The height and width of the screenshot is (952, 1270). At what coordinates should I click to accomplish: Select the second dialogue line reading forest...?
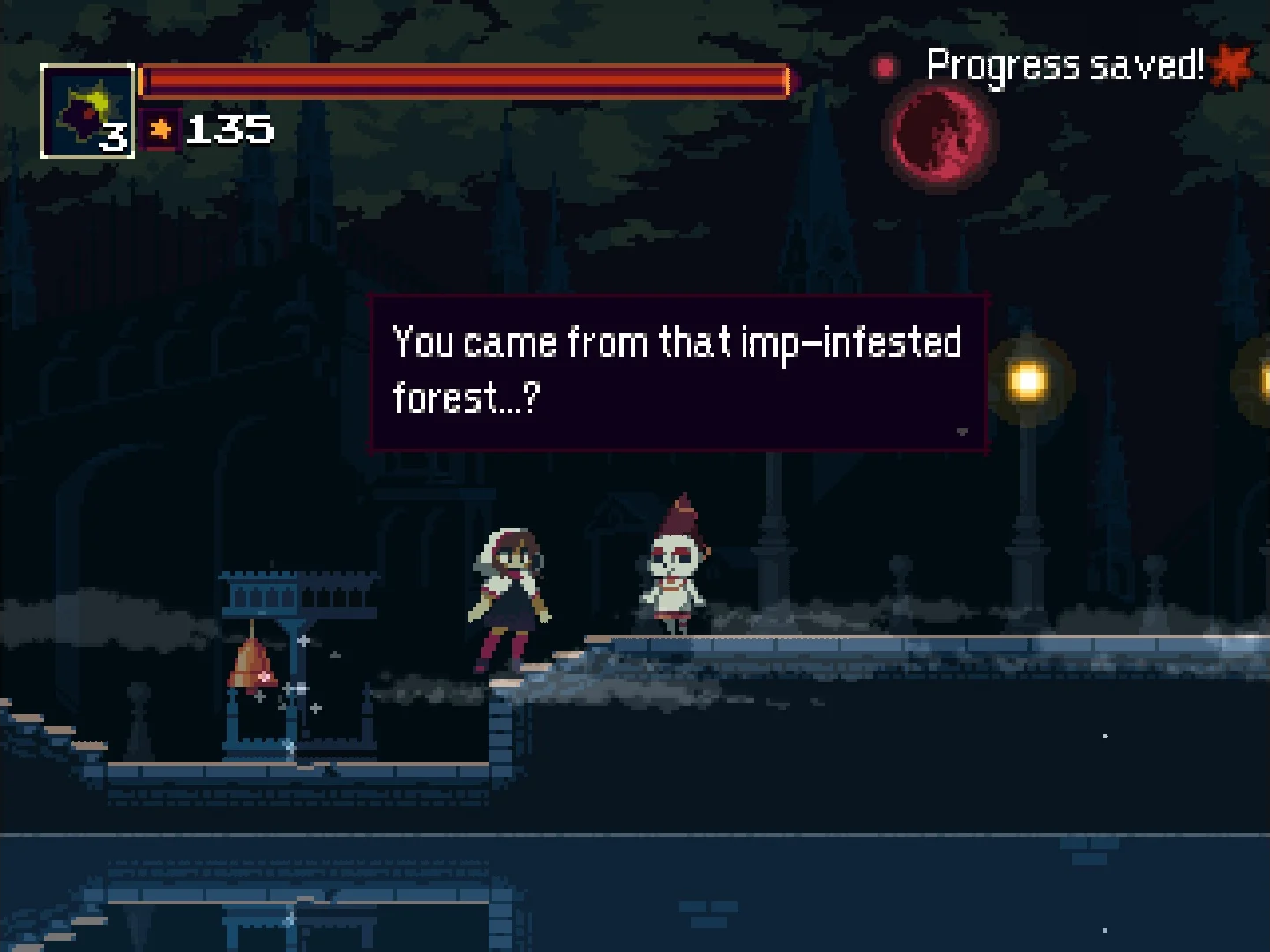(467, 398)
